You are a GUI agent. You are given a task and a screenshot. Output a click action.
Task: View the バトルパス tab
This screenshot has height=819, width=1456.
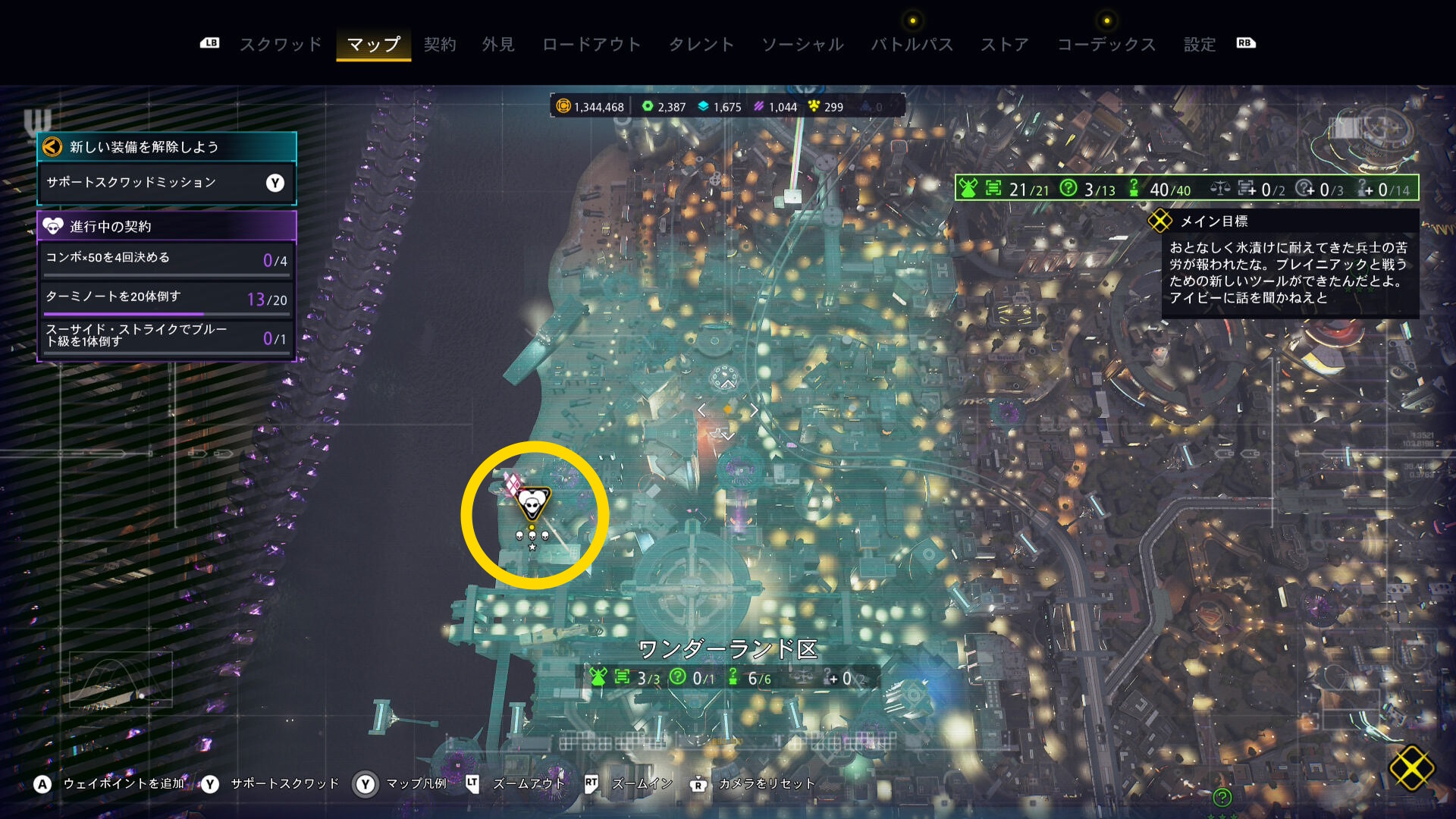tap(912, 45)
